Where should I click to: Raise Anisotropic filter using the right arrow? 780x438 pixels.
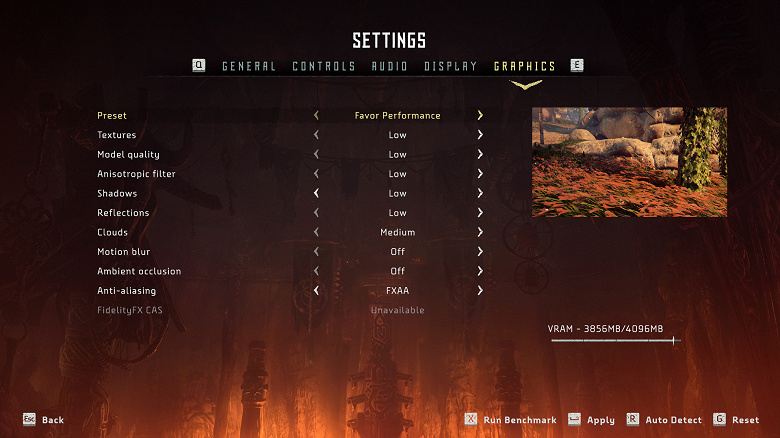480,174
